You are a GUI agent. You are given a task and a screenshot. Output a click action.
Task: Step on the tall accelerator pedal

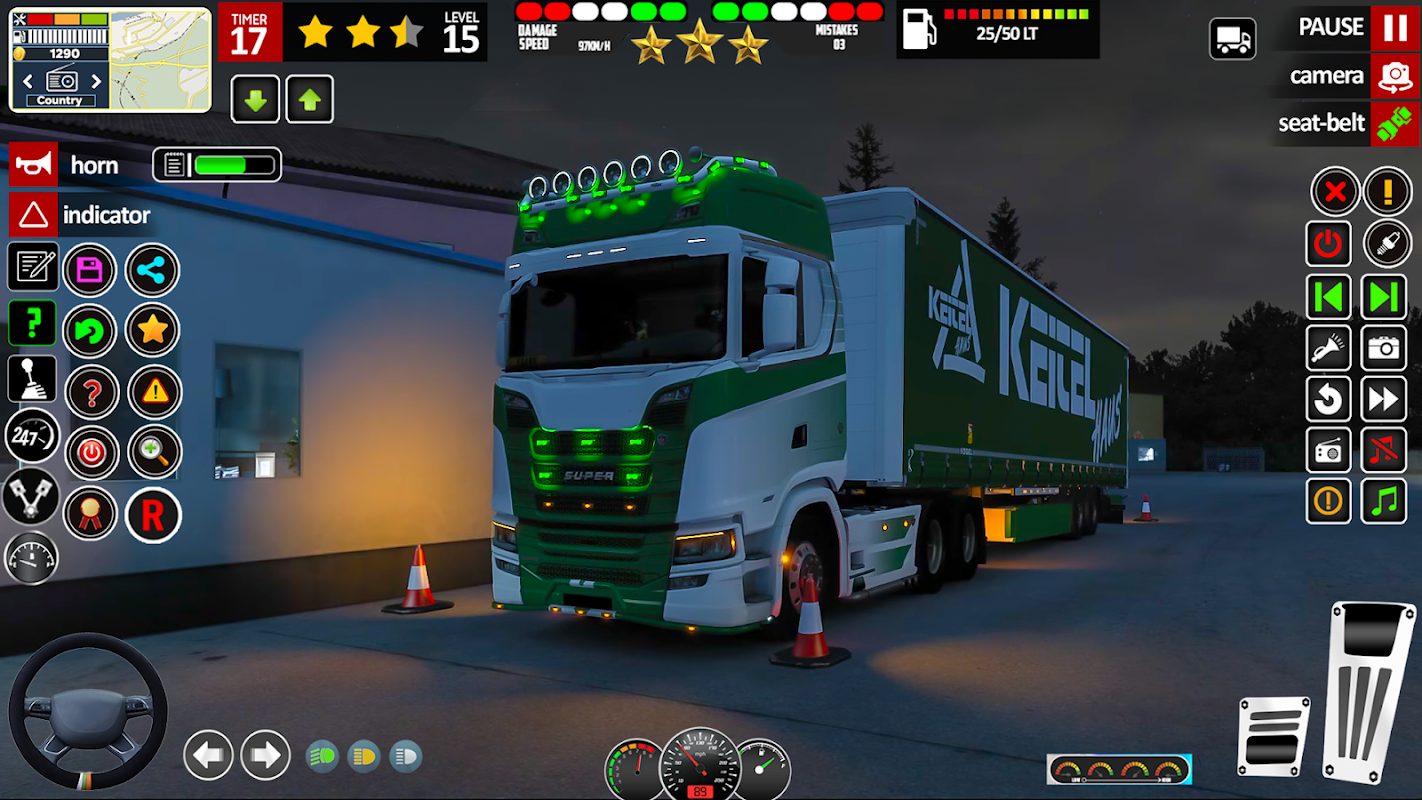[x=1367, y=690]
